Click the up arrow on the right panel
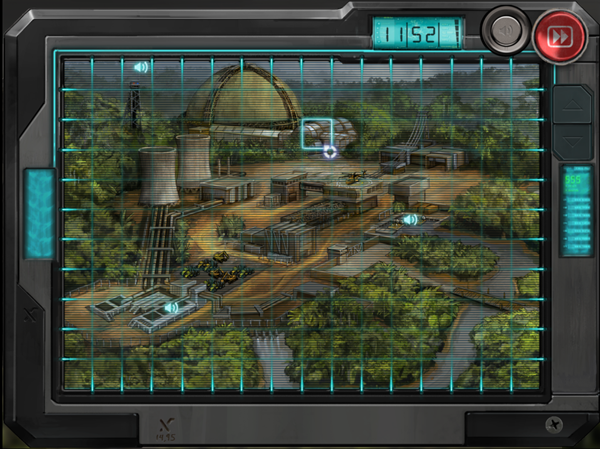Viewport: 600px width, 449px height. (x=573, y=102)
